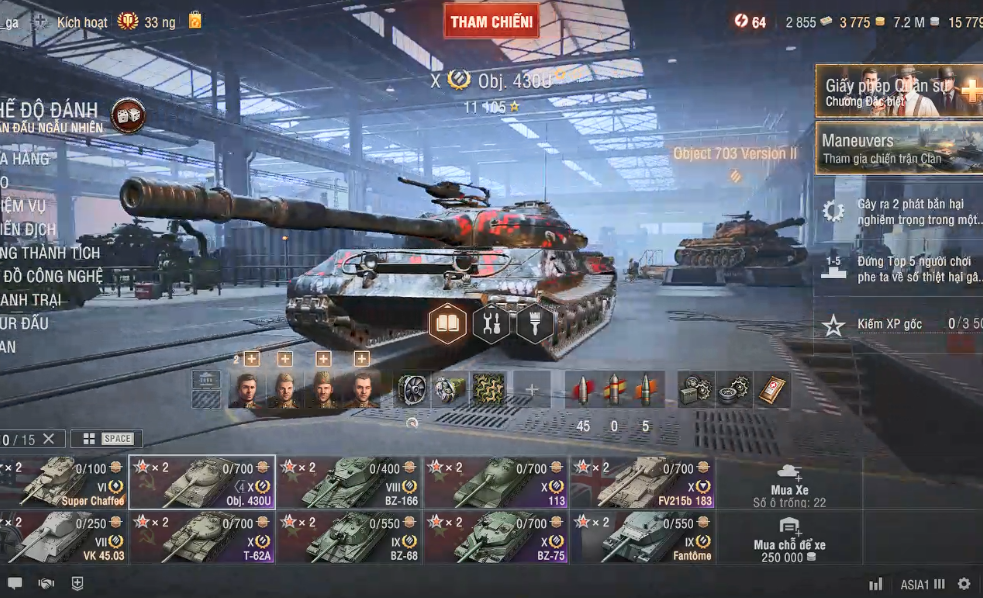983x598 pixels.
Task: Open the orange book field modification icon
Action: tap(448, 323)
